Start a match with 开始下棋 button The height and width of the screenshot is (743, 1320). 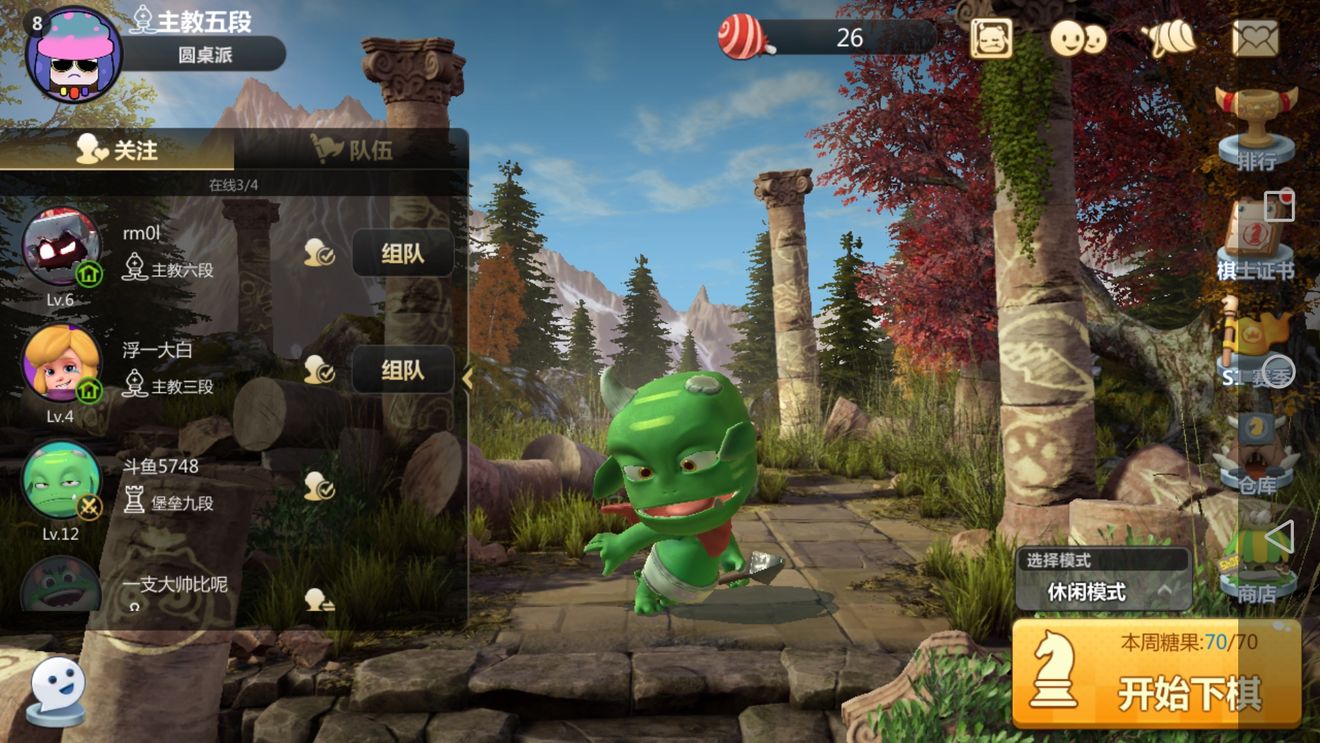pos(1156,673)
